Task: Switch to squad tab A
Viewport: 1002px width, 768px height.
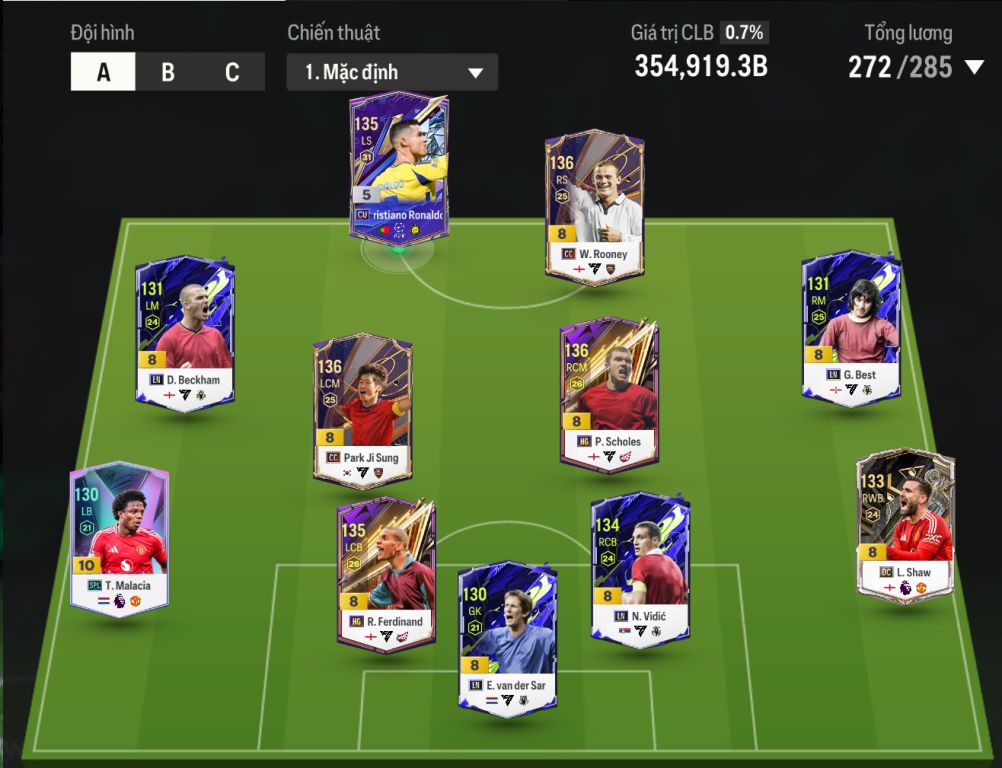Action: [103, 73]
